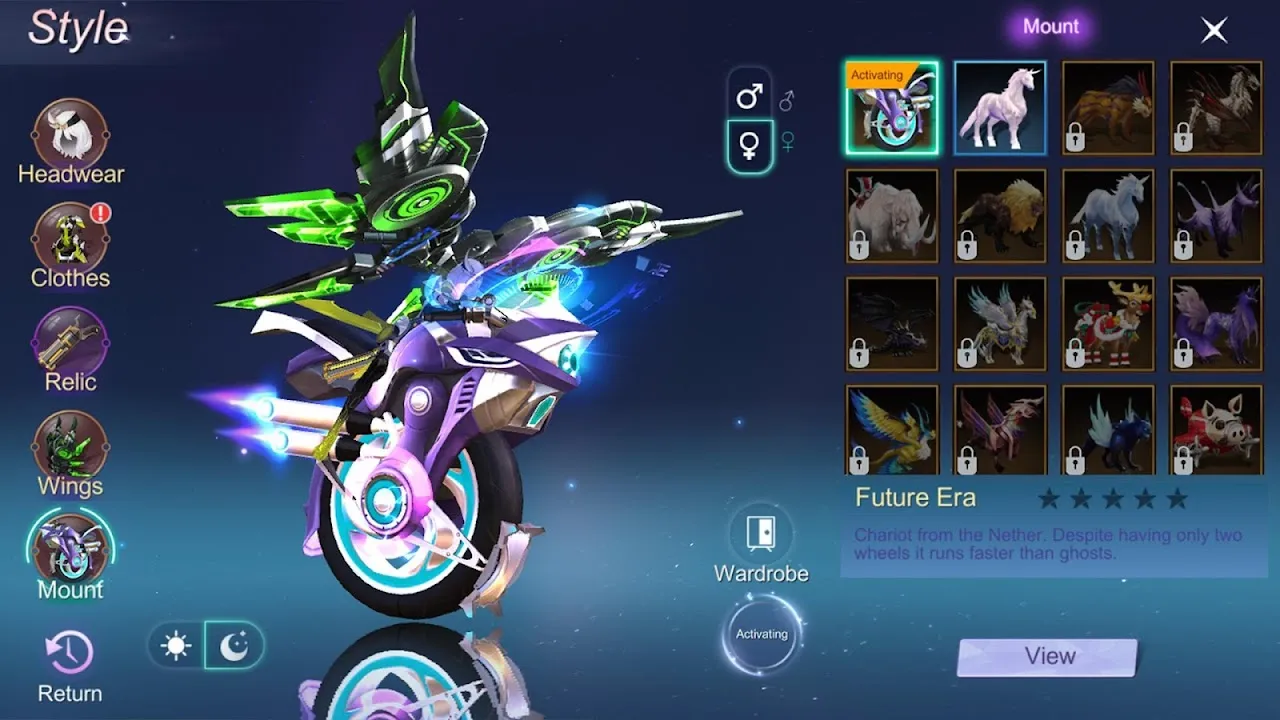Switch to the Mount tab at top

(x=1050, y=26)
